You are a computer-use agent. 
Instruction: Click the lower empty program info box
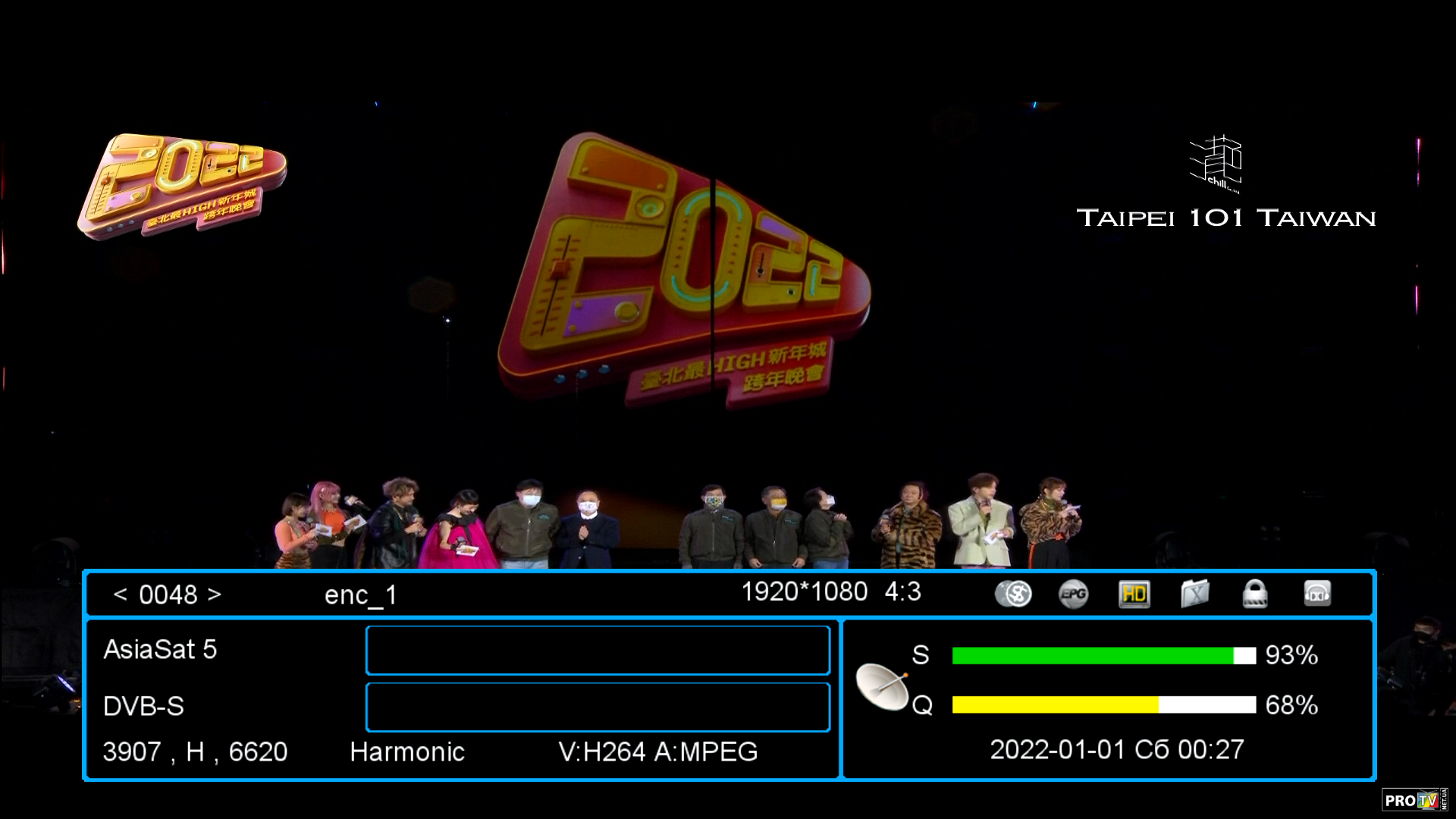pyautogui.click(x=598, y=707)
